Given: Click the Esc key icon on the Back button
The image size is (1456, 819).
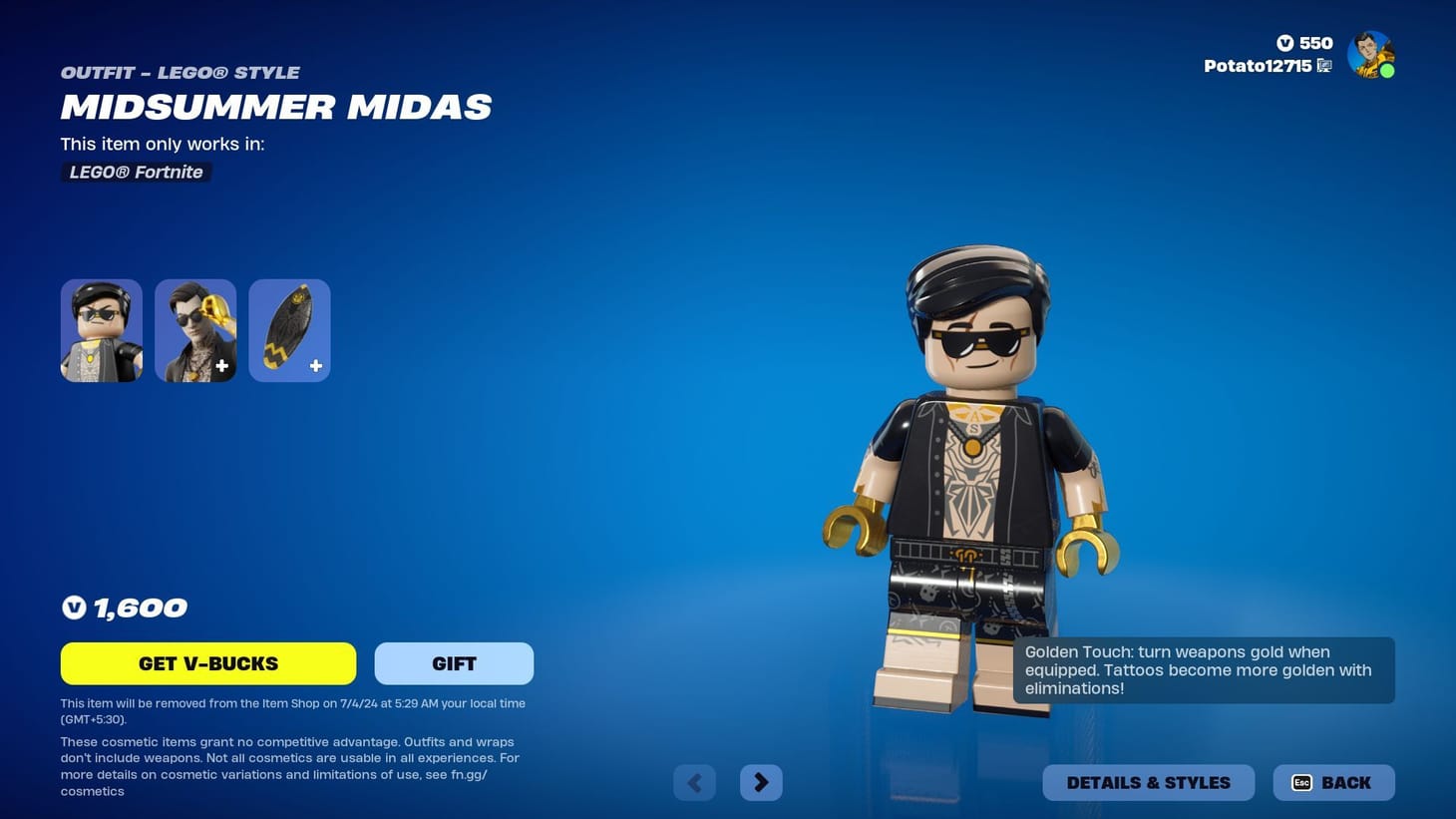Looking at the screenshot, I should [1301, 782].
